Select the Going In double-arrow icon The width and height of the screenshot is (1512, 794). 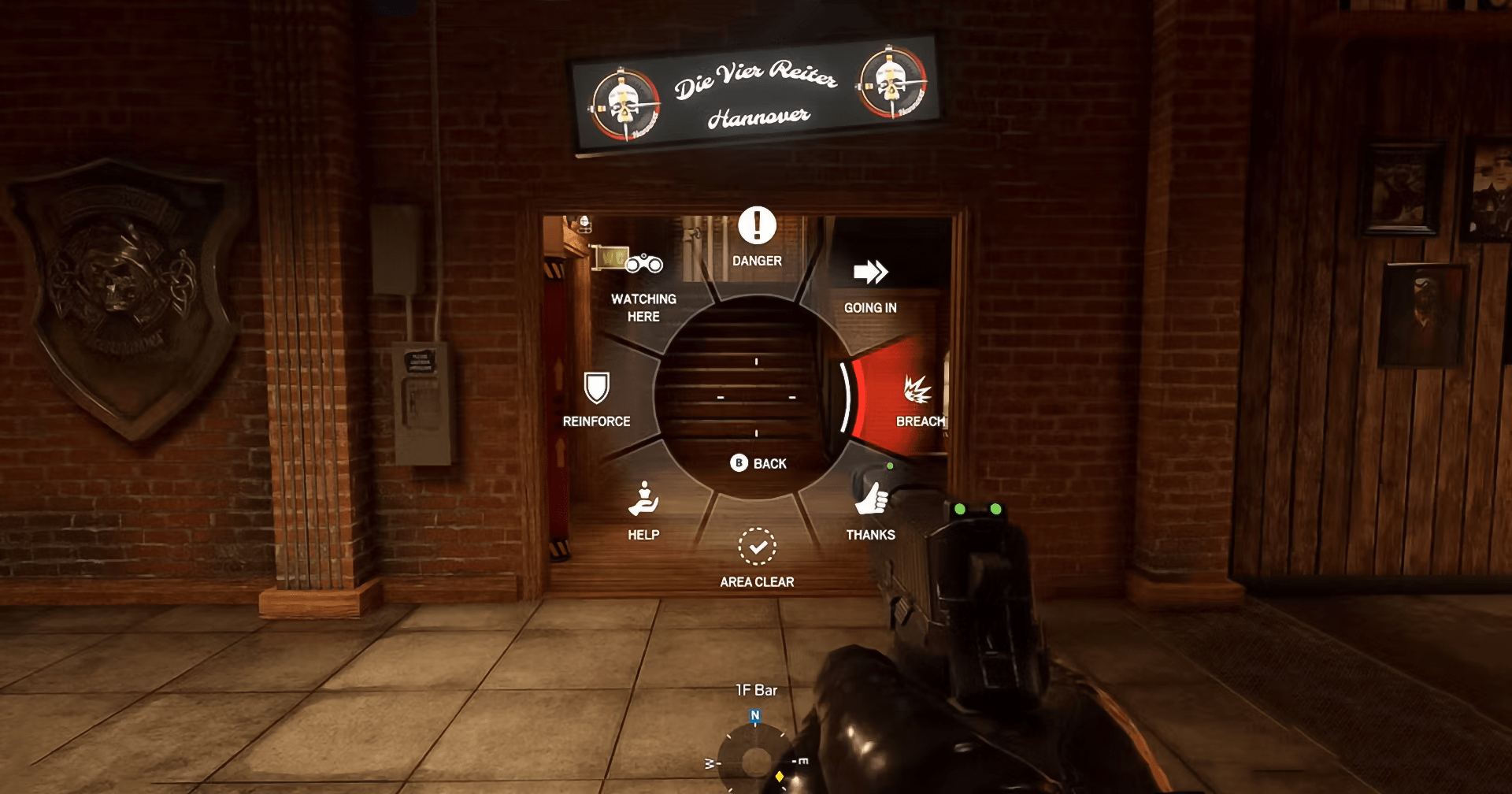pos(871,274)
